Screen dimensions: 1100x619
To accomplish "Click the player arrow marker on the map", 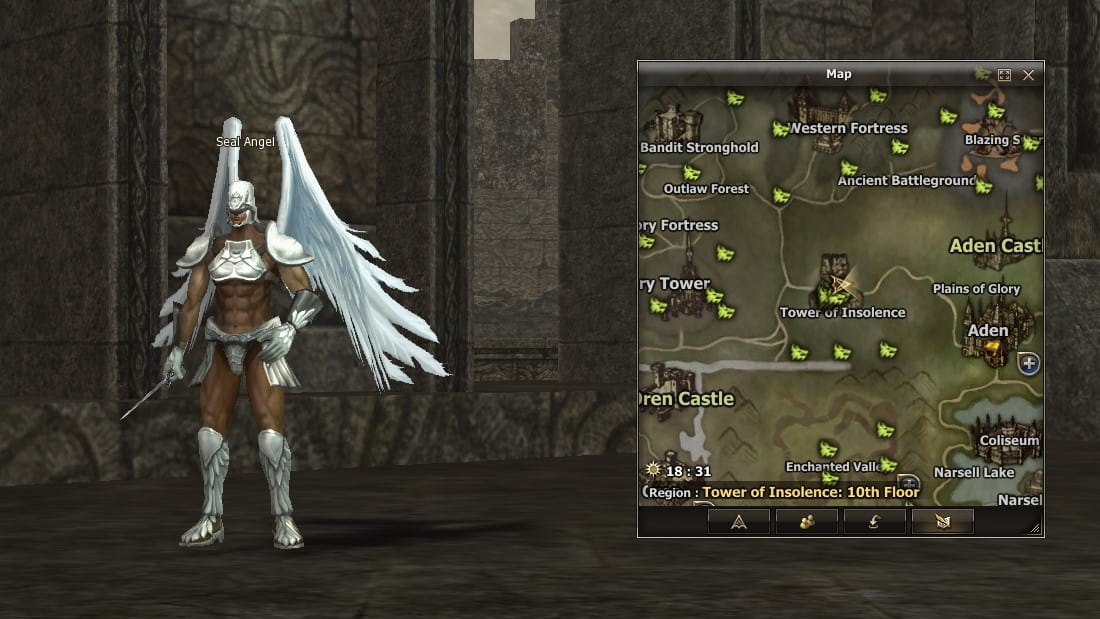I will (x=842, y=284).
